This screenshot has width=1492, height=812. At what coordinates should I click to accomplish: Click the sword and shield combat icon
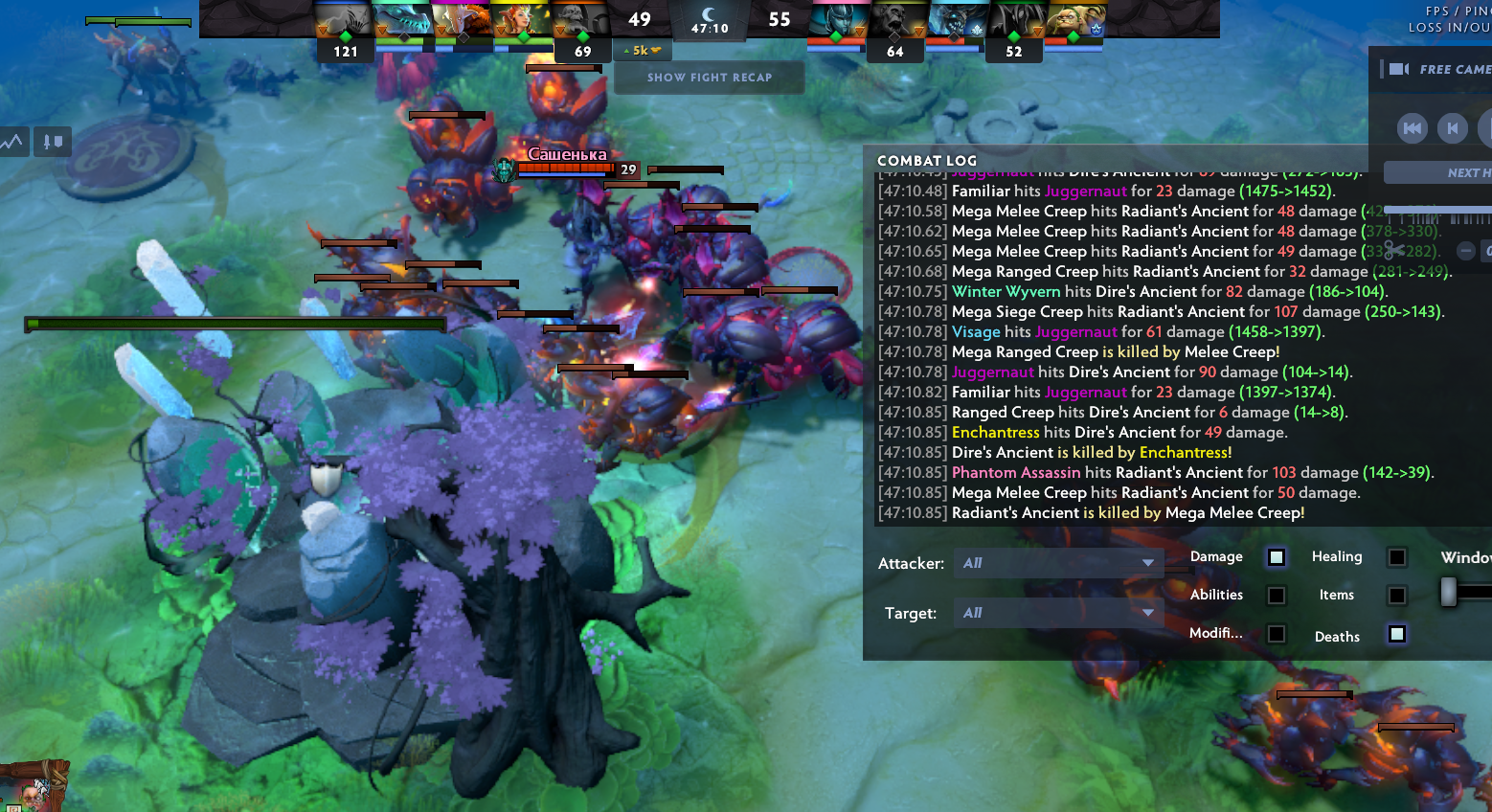pos(52,141)
